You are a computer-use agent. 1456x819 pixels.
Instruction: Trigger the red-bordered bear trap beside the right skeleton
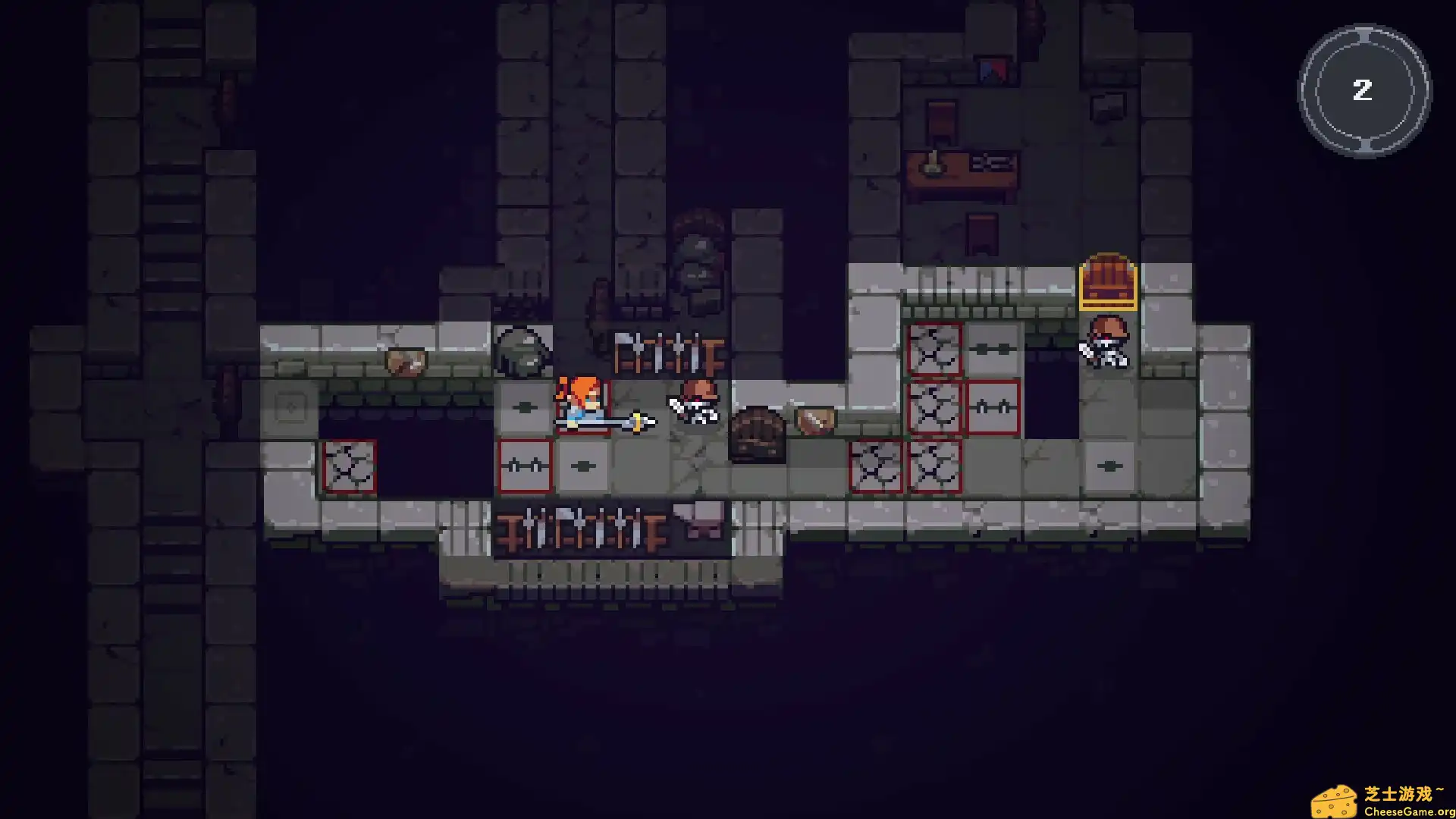pyautogui.click(x=993, y=407)
